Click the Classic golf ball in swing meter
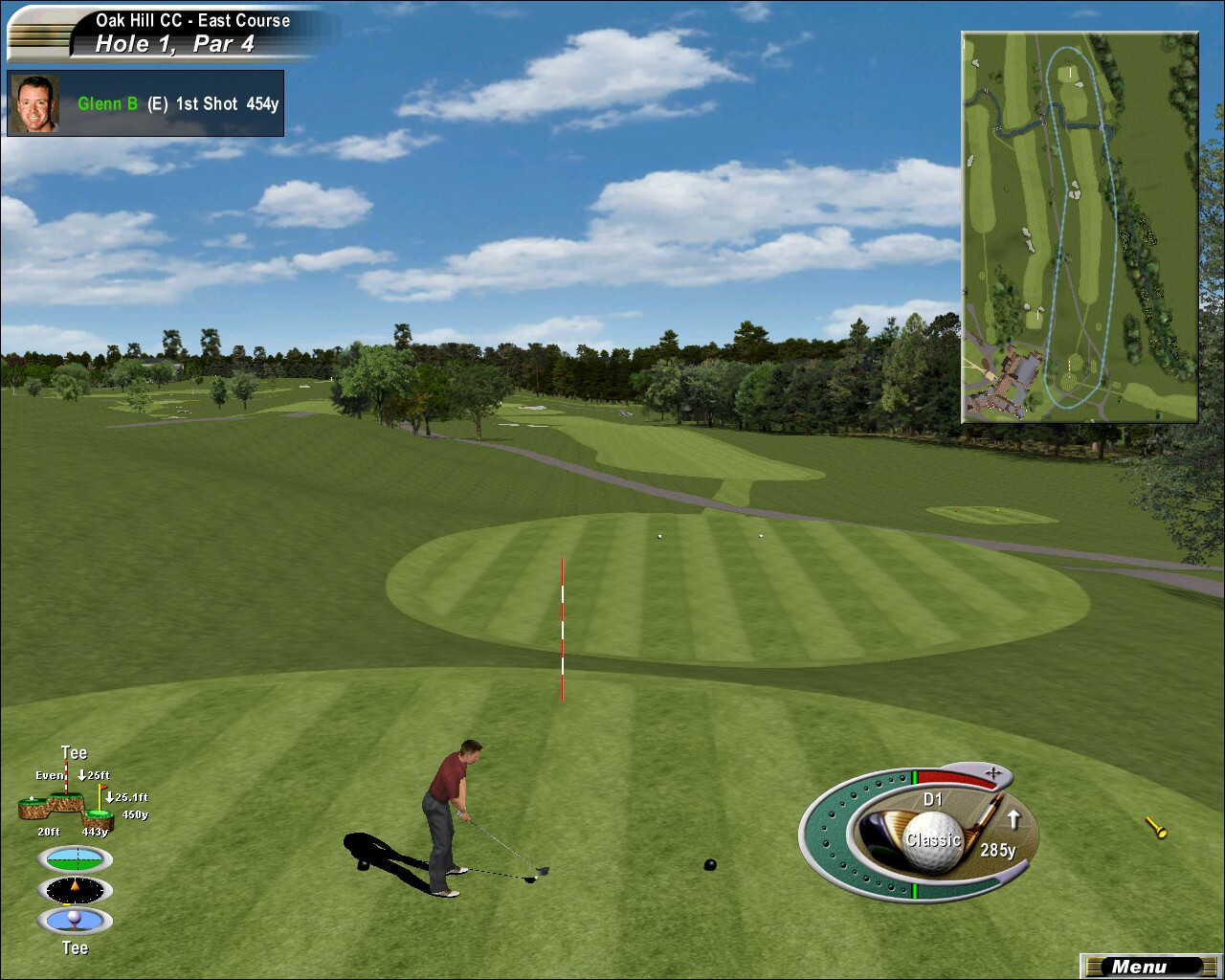Image resolution: width=1225 pixels, height=980 pixels. point(933,840)
